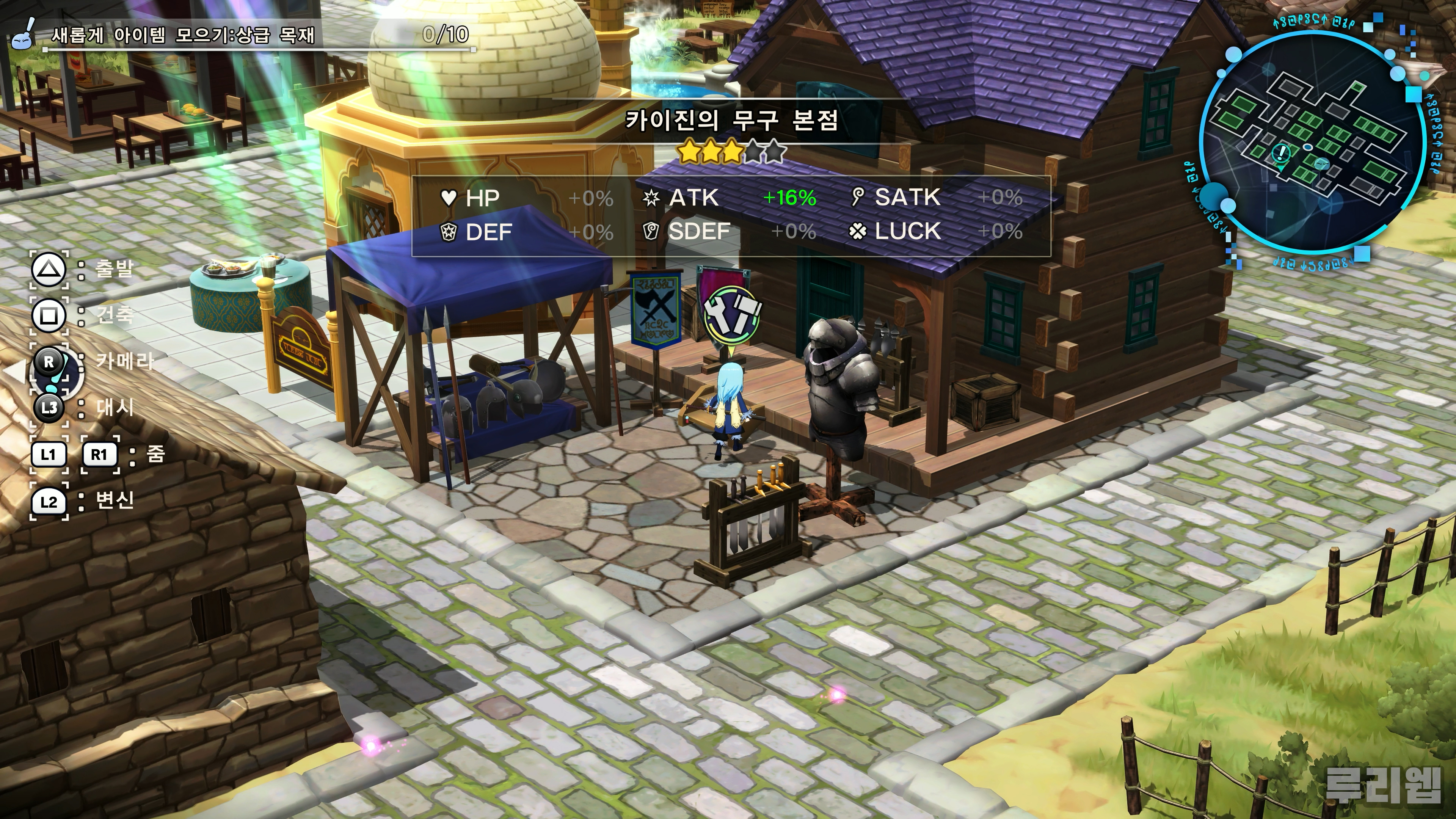This screenshot has height=819, width=1456.
Task: Select the exclamation quest marker on minimap
Action: [x=1282, y=152]
